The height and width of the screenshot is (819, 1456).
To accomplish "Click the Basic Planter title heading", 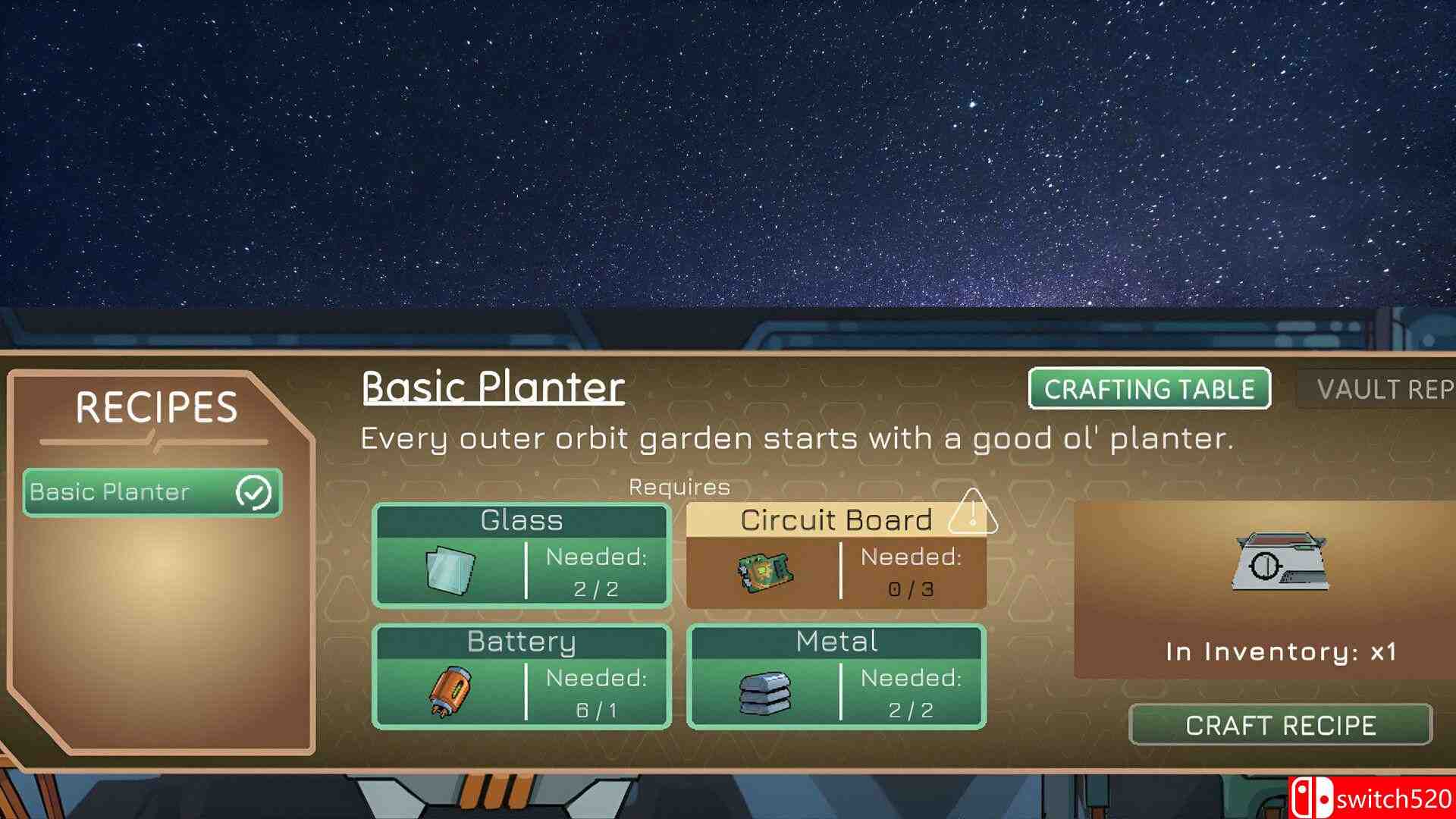I will pyautogui.click(x=491, y=387).
